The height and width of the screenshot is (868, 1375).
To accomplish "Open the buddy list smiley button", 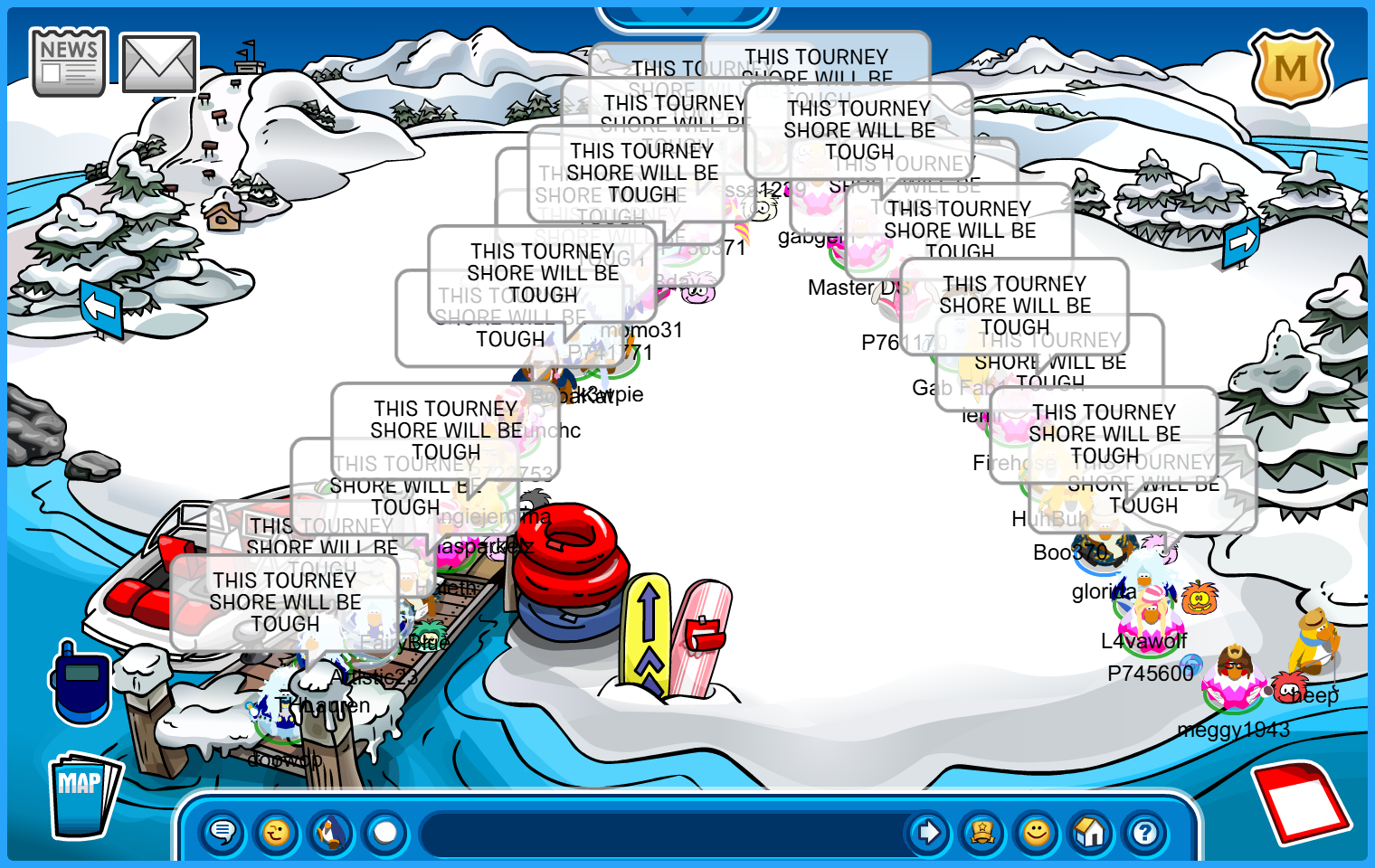I will coord(1037,832).
